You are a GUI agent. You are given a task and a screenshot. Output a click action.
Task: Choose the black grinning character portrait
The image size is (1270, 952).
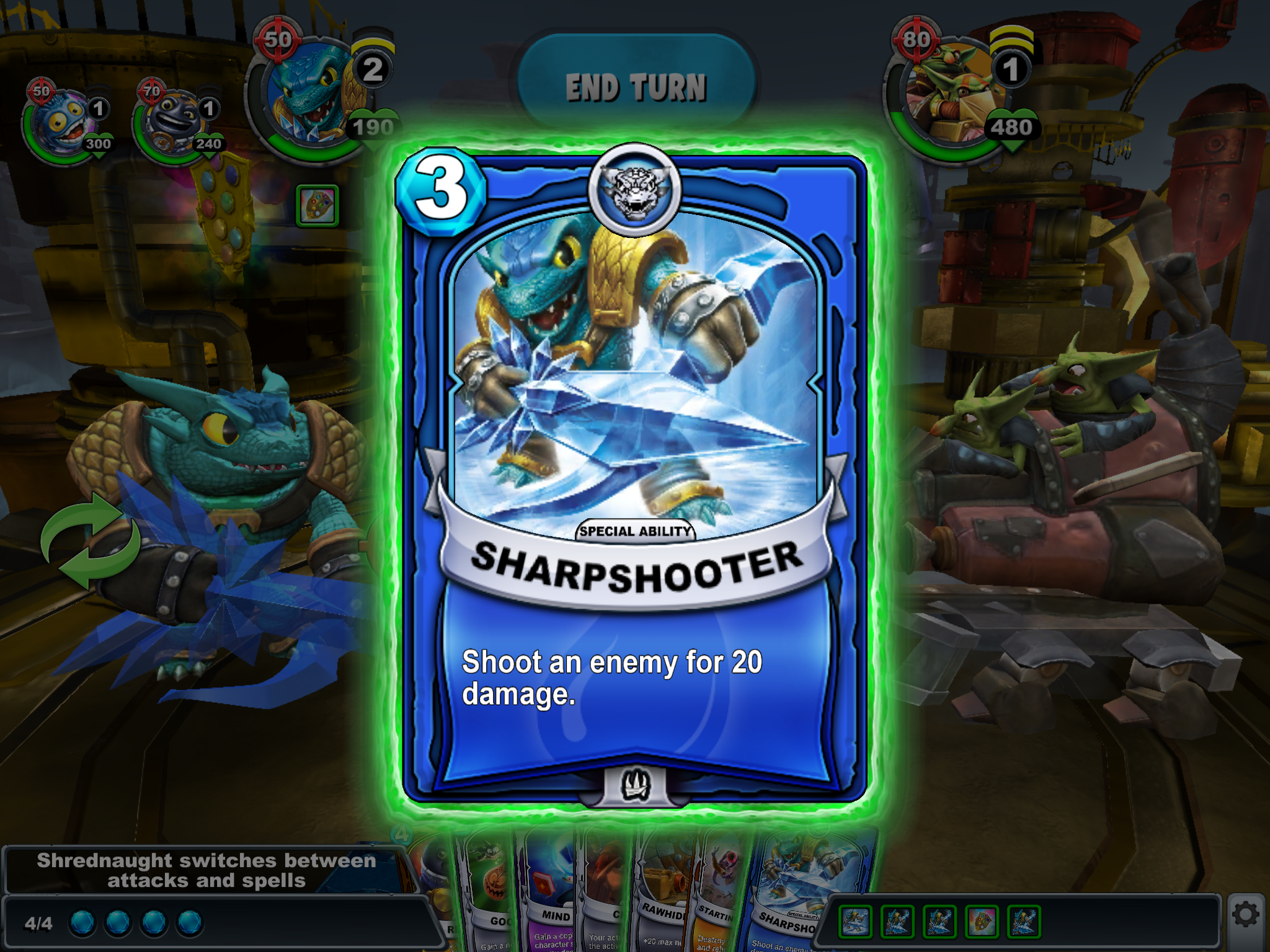171,122
